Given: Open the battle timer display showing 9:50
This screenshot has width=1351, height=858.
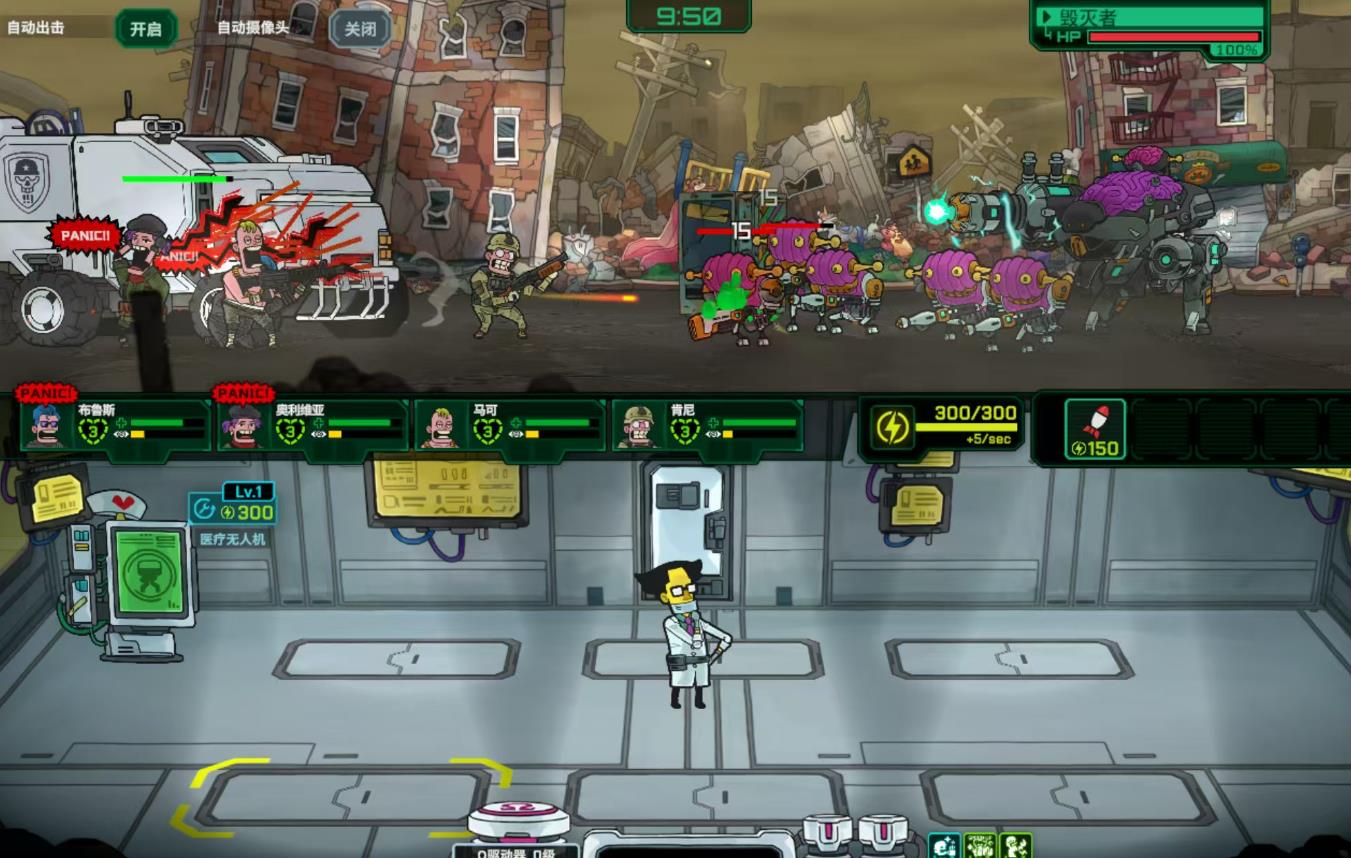Looking at the screenshot, I should pos(689,16).
